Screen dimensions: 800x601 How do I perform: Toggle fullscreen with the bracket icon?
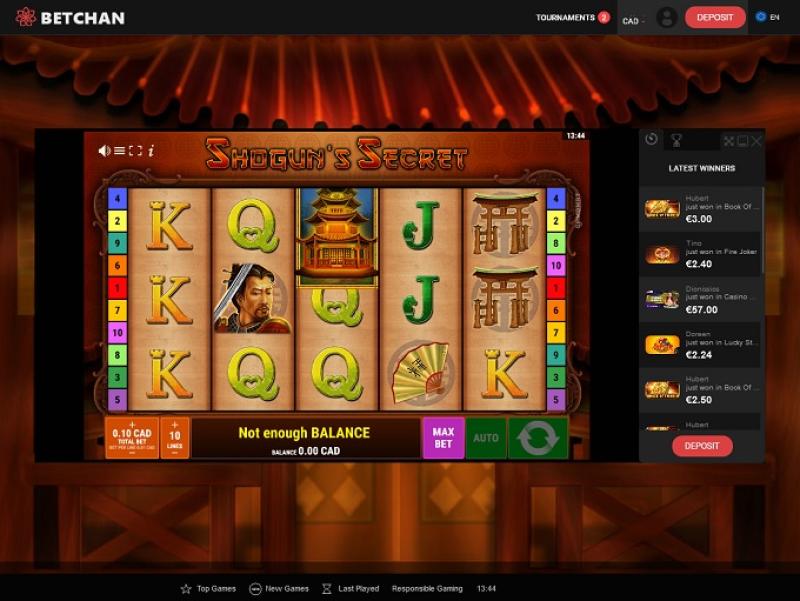point(136,151)
